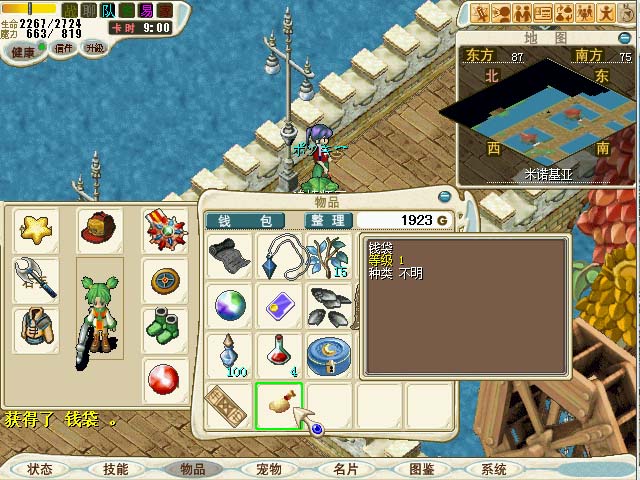This screenshot has width=640, height=480.
Task: Select the locked blue moon box
Action: coord(328,354)
